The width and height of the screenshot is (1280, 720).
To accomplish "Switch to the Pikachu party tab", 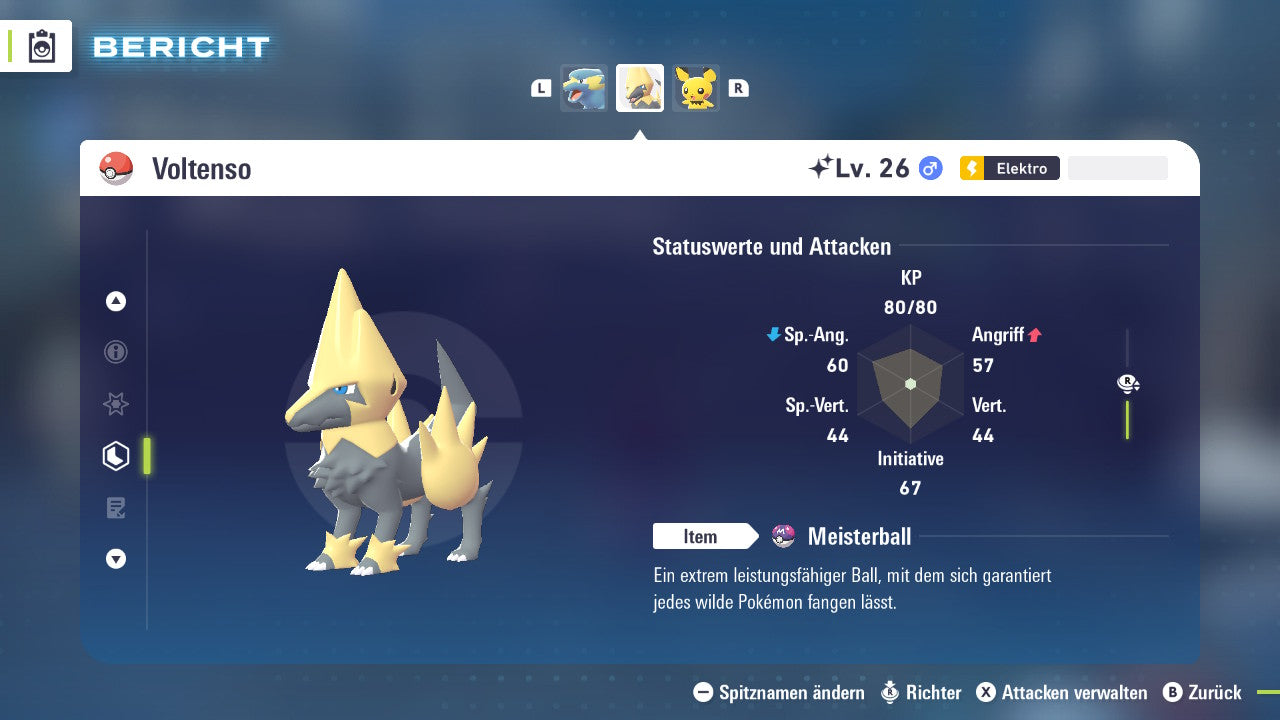I will point(695,88).
